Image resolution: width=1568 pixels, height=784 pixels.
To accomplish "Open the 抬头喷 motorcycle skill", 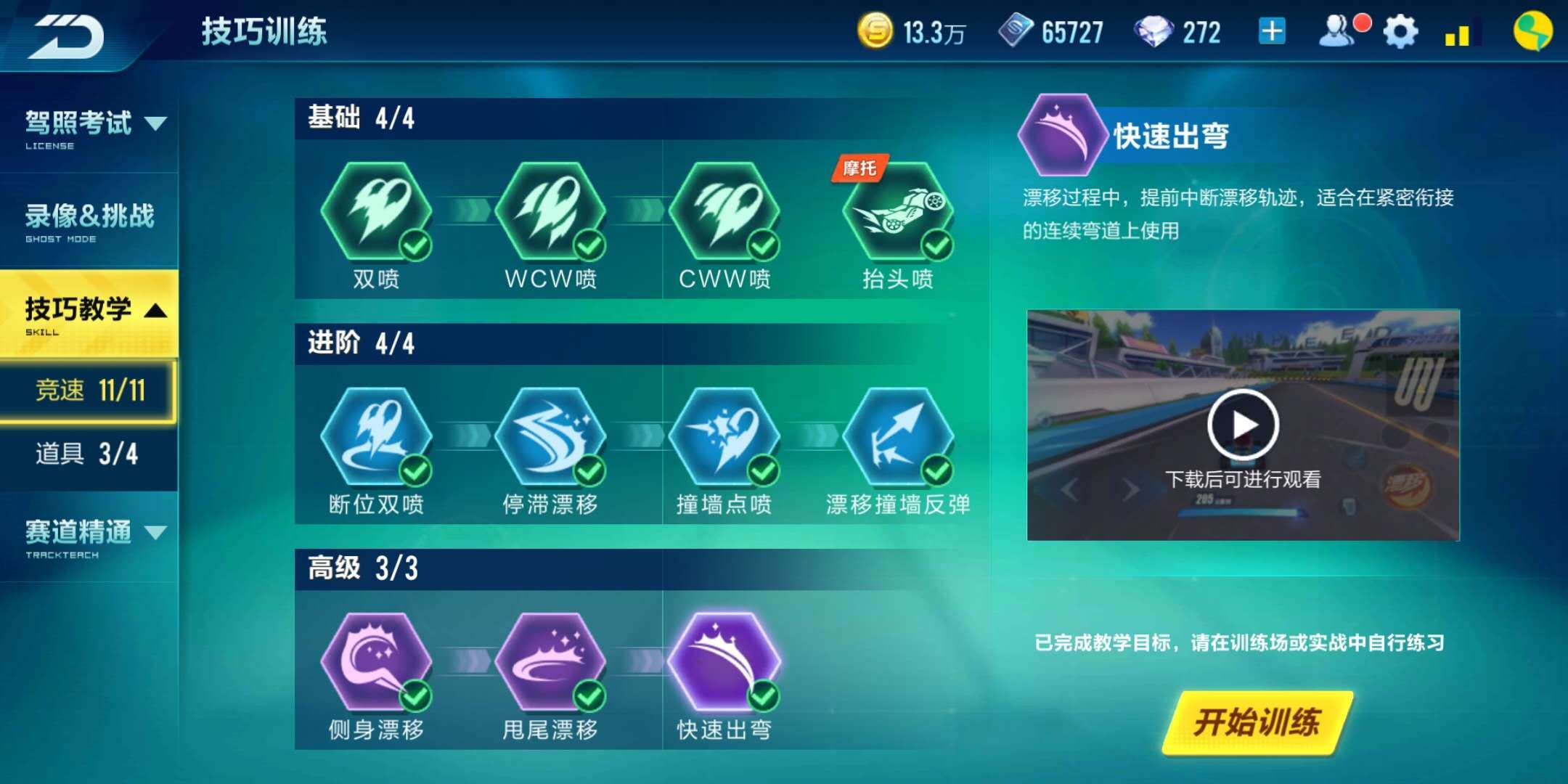I will (x=898, y=214).
